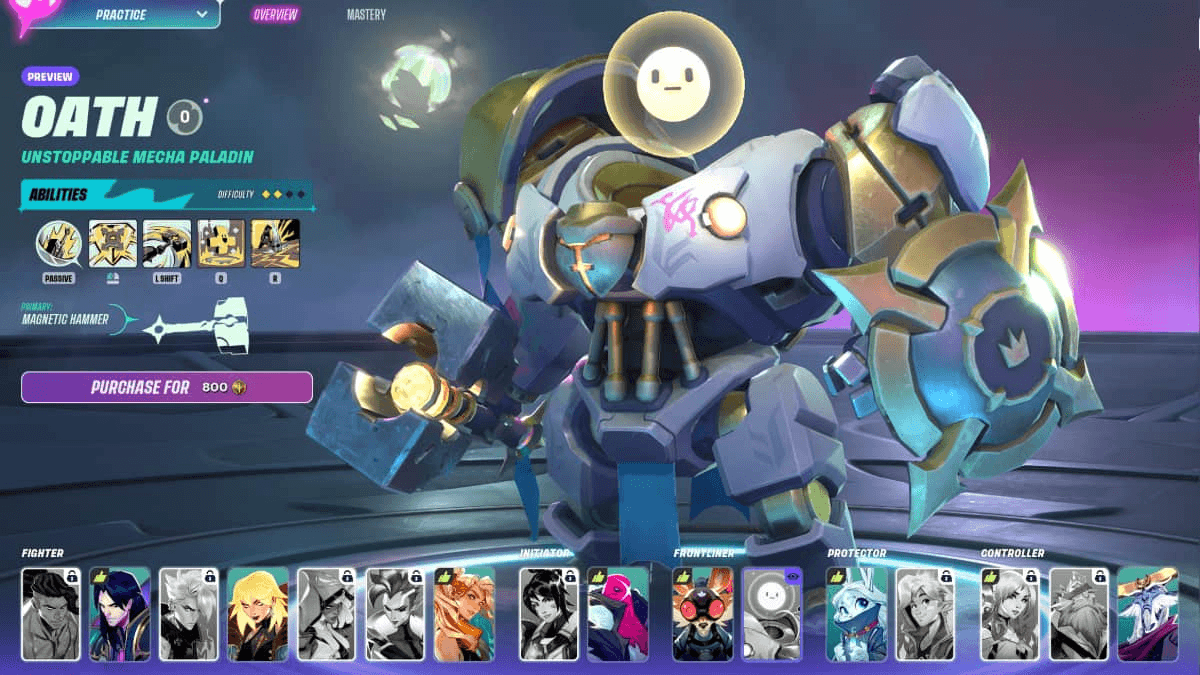1200x675 pixels.
Task: View Oath's passive ability icon
Action: click(x=59, y=244)
